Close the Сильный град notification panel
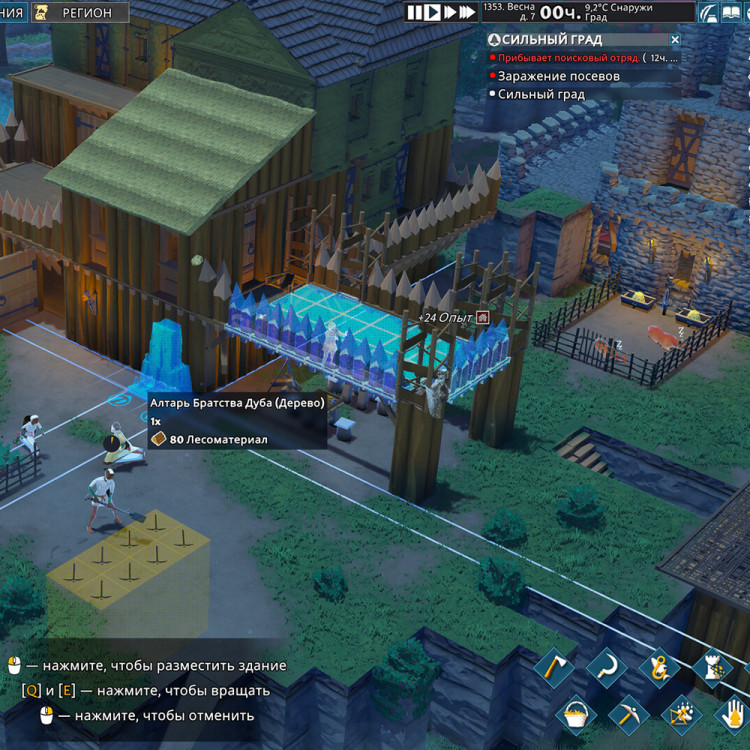Screen dimensions: 750x750 point(675,40)
